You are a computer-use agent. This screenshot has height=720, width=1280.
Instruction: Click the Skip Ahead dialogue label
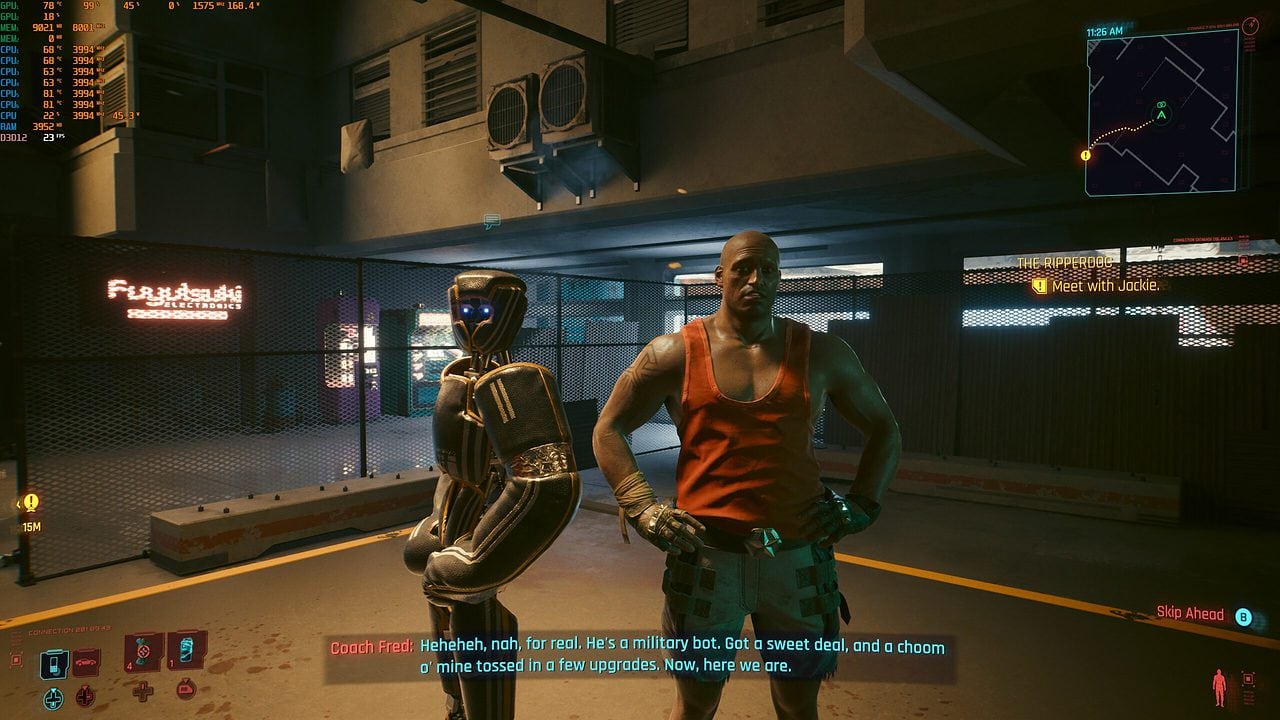(1190, 614)
